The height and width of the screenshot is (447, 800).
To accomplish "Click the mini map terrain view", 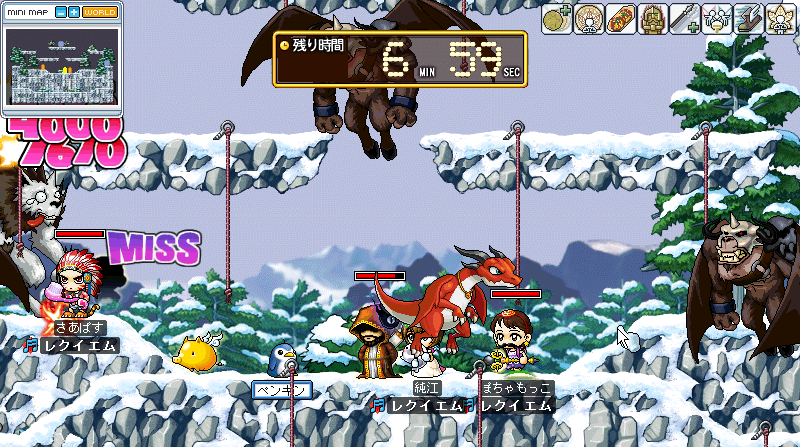I will pyautogui.click(x=62, y=64).
